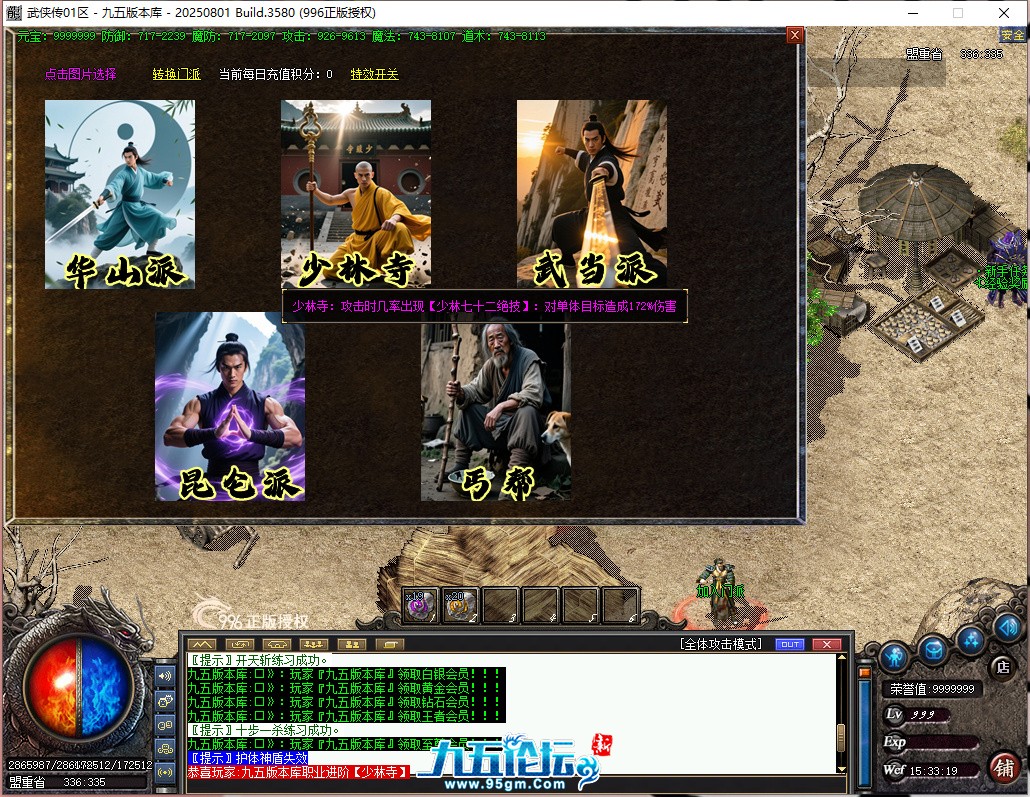Click the blue OUT button
1030x797 pixels.
789,644
